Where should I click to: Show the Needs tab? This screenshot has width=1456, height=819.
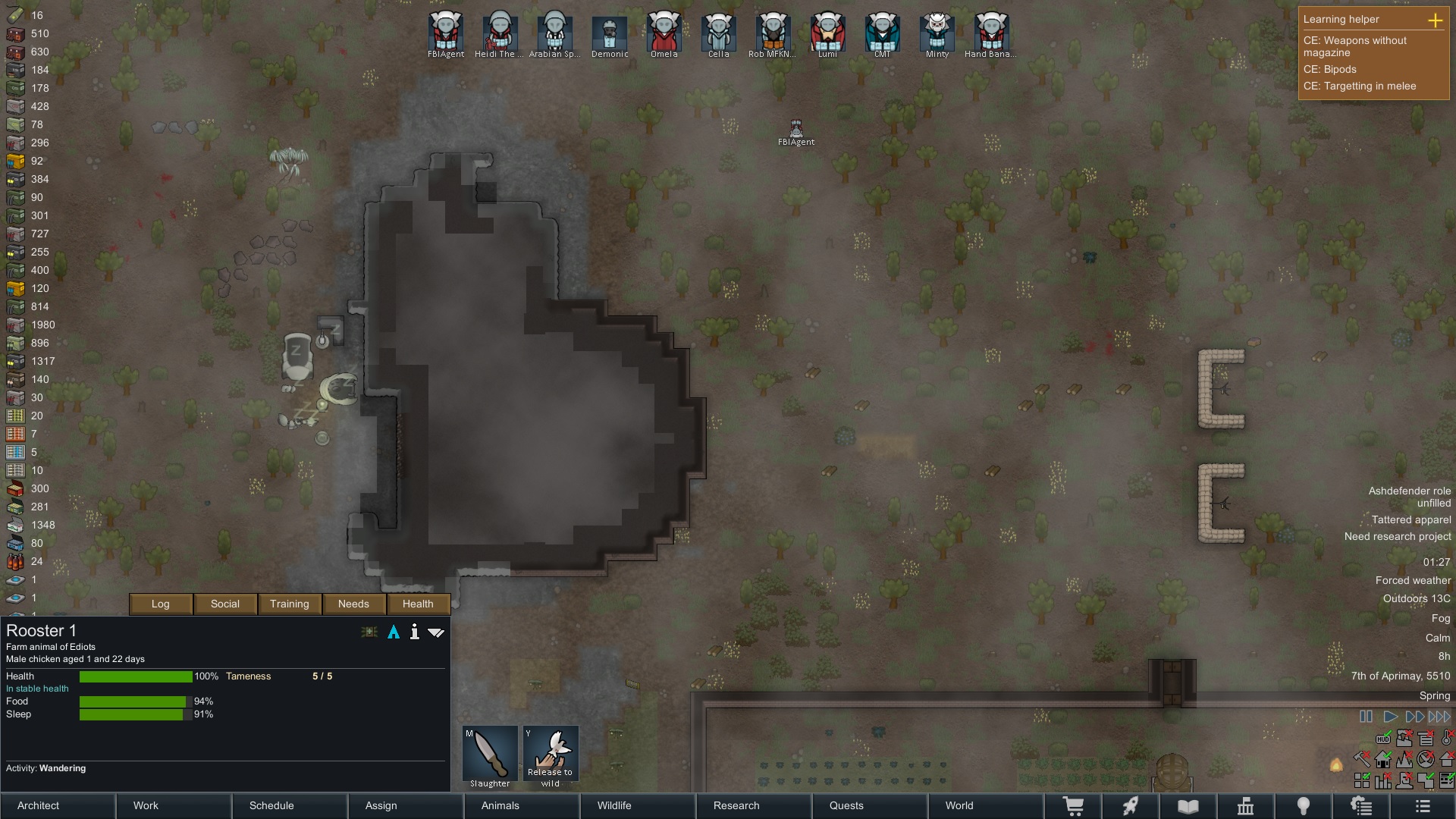pyautogui.click(x=353, y=604)
